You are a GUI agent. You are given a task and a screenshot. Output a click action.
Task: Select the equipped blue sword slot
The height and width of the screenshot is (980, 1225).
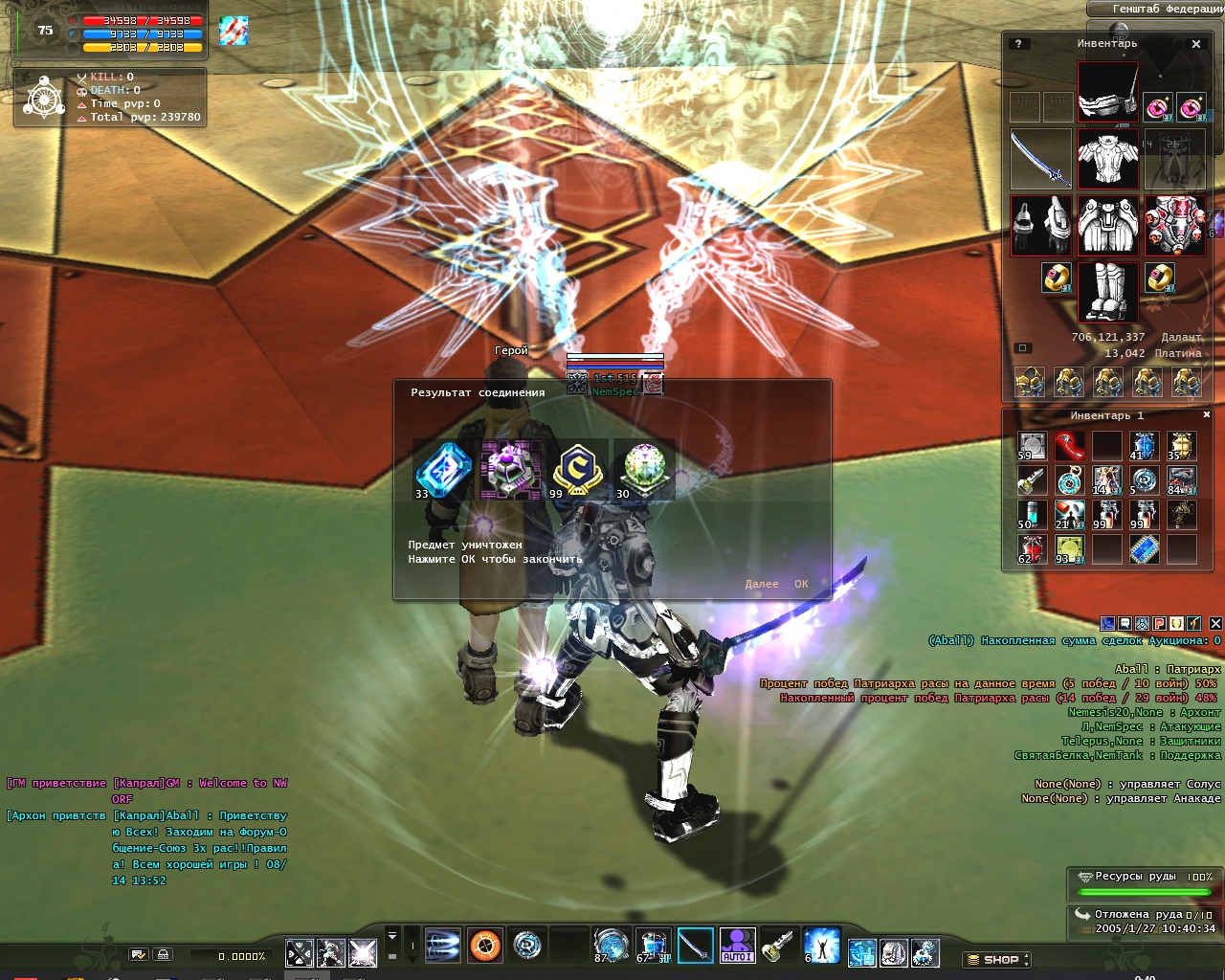click(x=1041, y=159)
